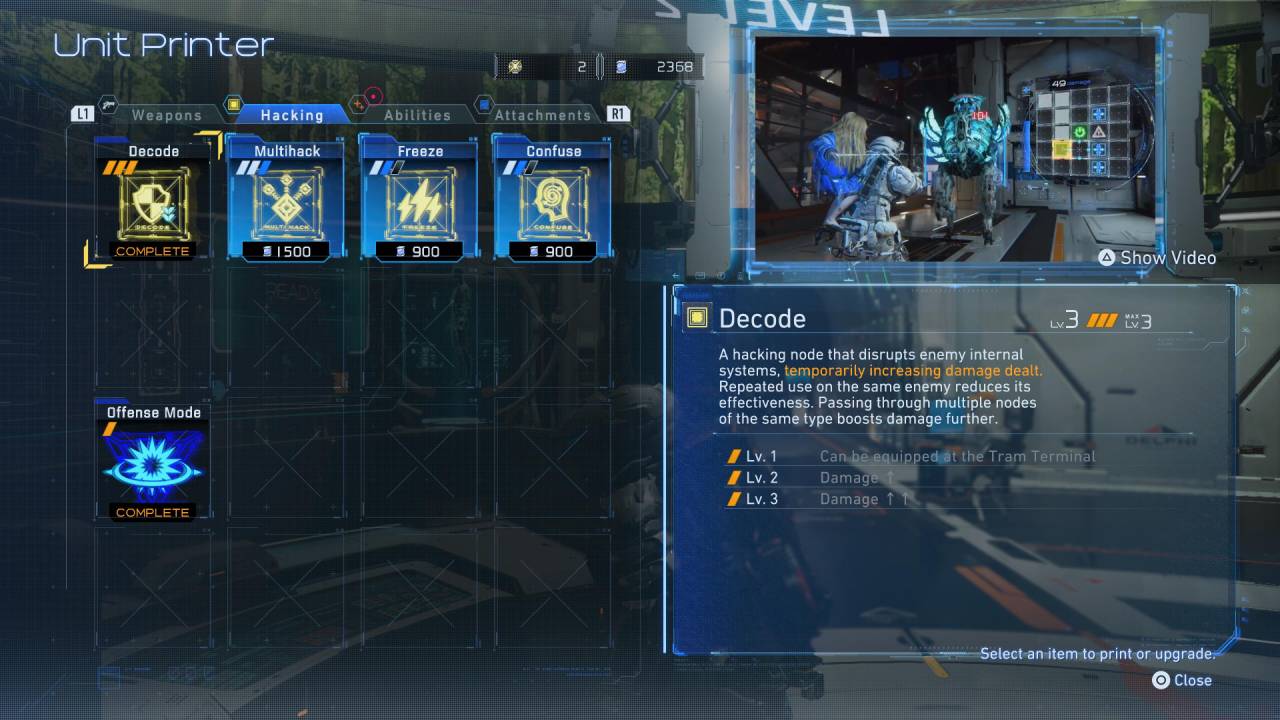The height and width of the screenshot is (720, 1280).
Task: Click the gold currency icon in the top bar
Action: (x=517, y=66)
